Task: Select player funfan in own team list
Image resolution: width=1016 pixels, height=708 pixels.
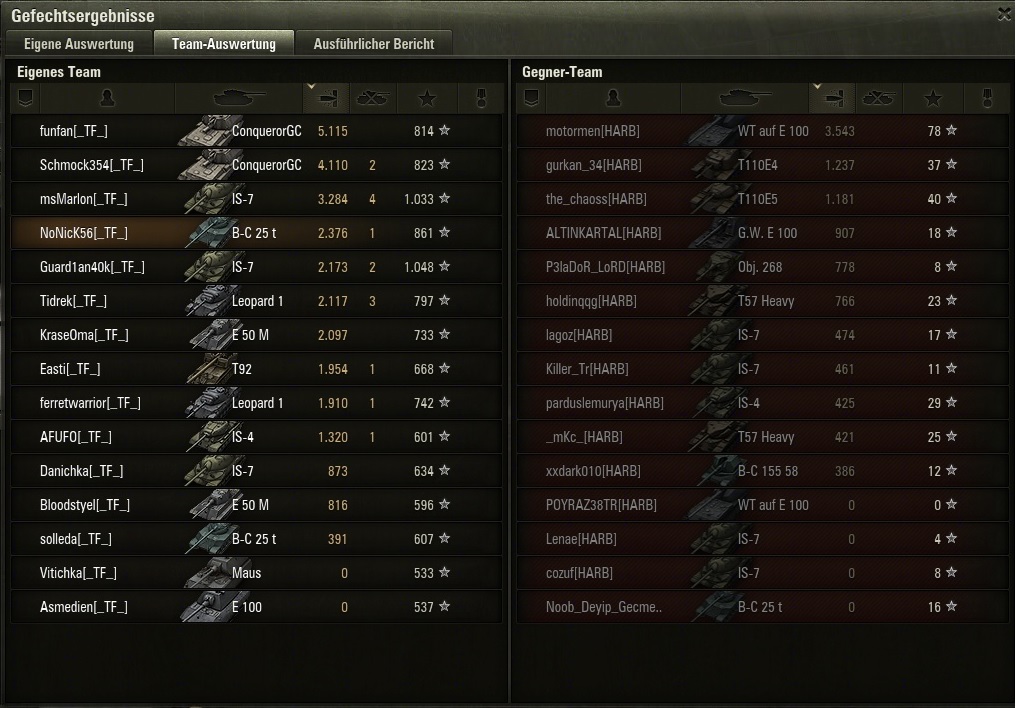Action: coord(256,131)
